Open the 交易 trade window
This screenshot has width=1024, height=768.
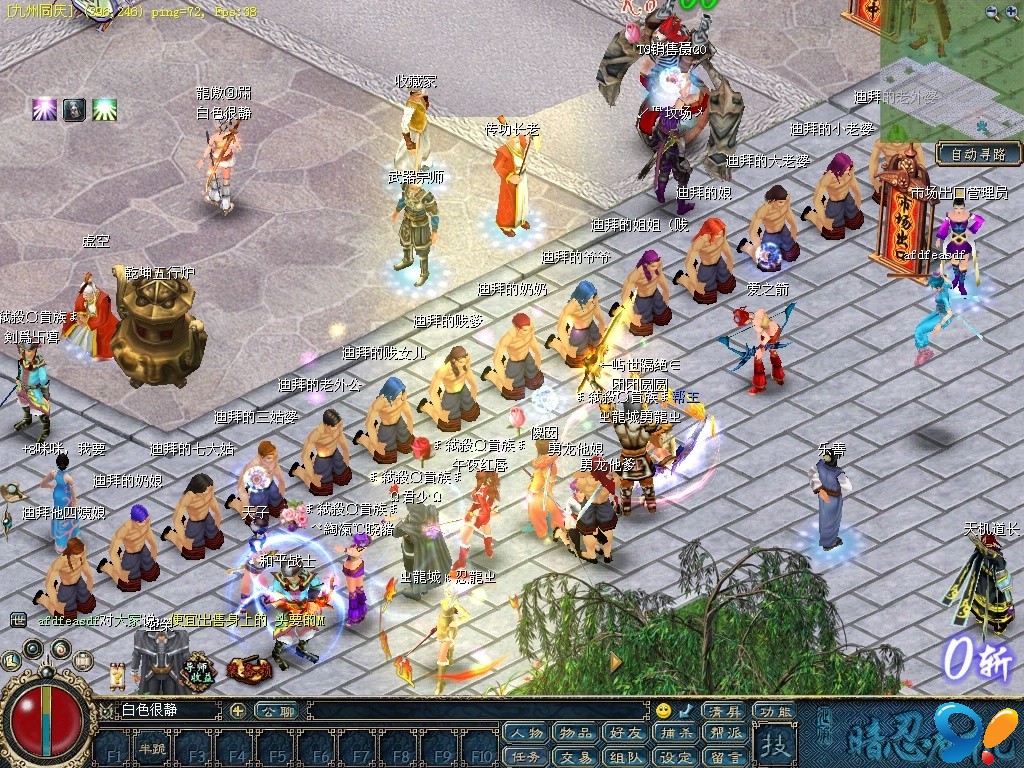576,757
